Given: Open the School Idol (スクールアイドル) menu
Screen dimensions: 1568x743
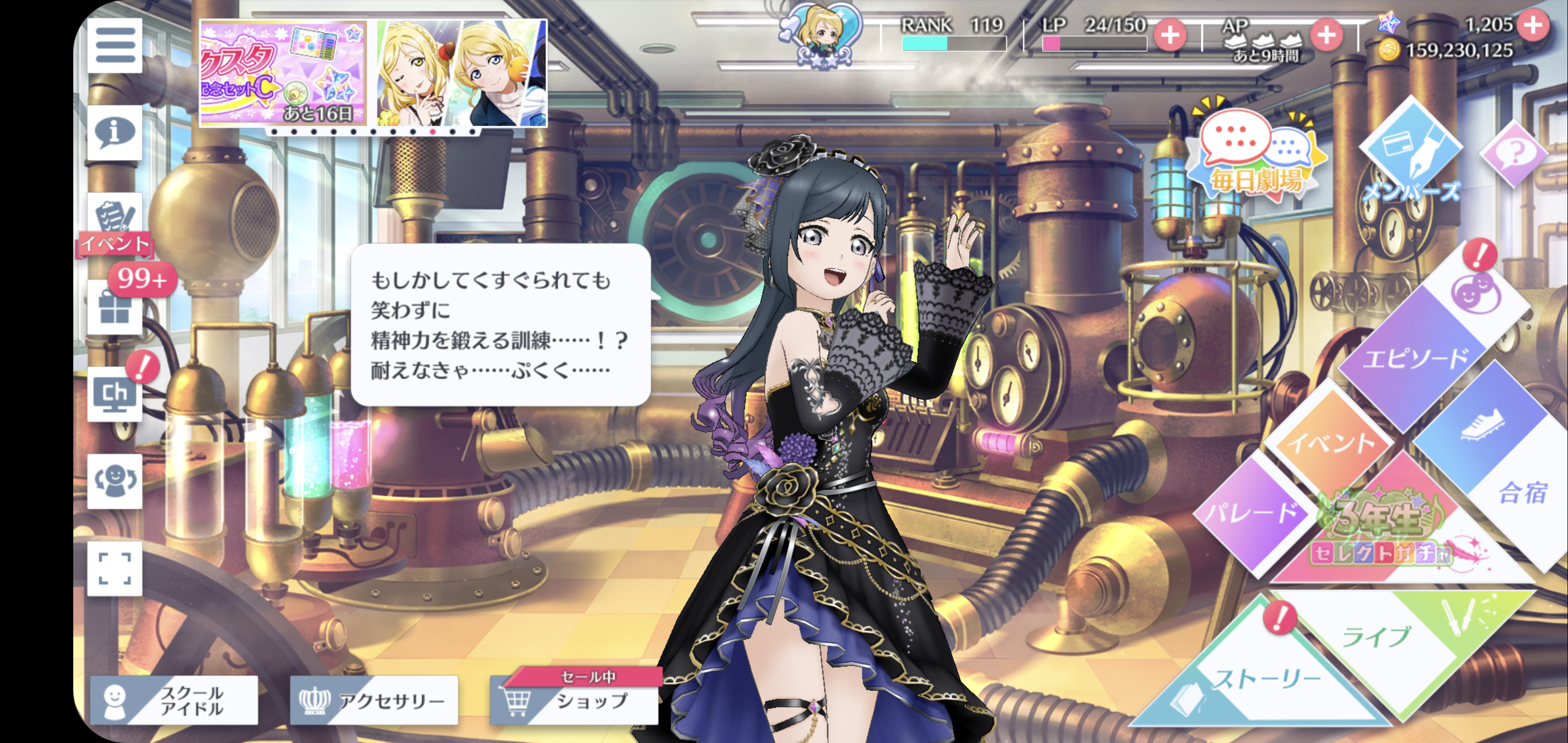Looking at the screenshot, I should click(174, 700).
